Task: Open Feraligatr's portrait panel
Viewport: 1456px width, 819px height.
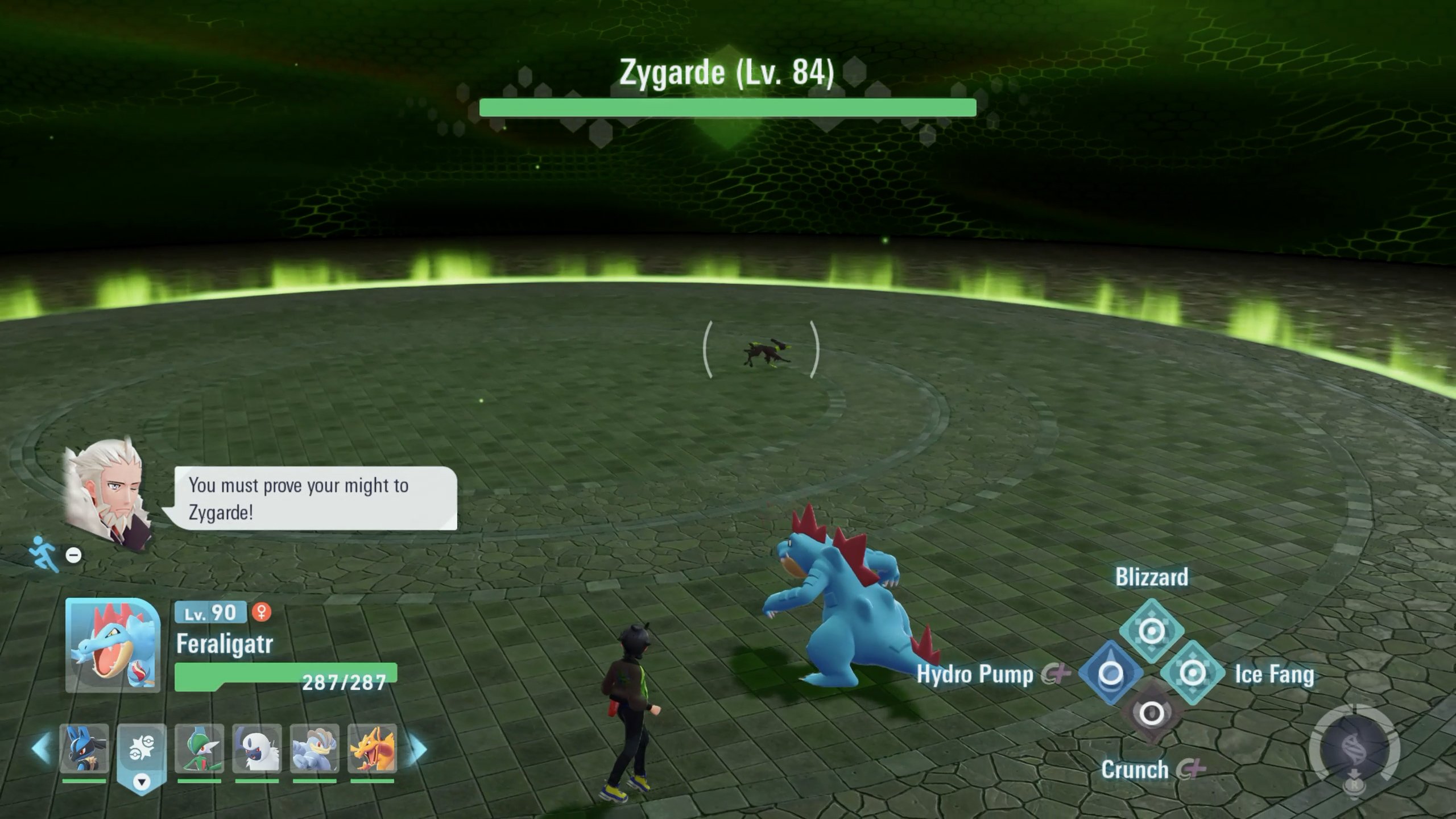Action: pos(113,645)
